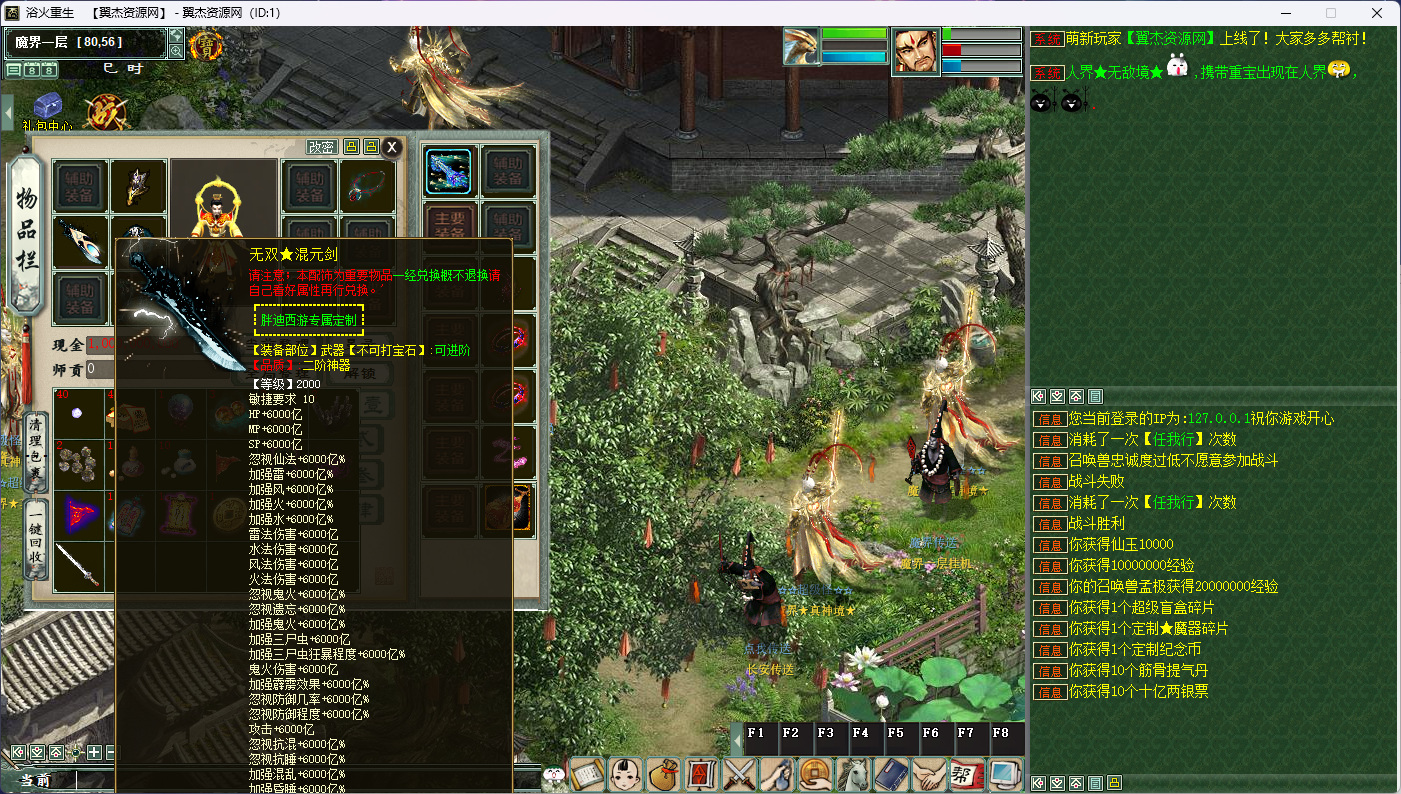The width and height of the screenshot is (1401, 794).
Task: Click the handshake friends icon
Action: pos(928,774)
